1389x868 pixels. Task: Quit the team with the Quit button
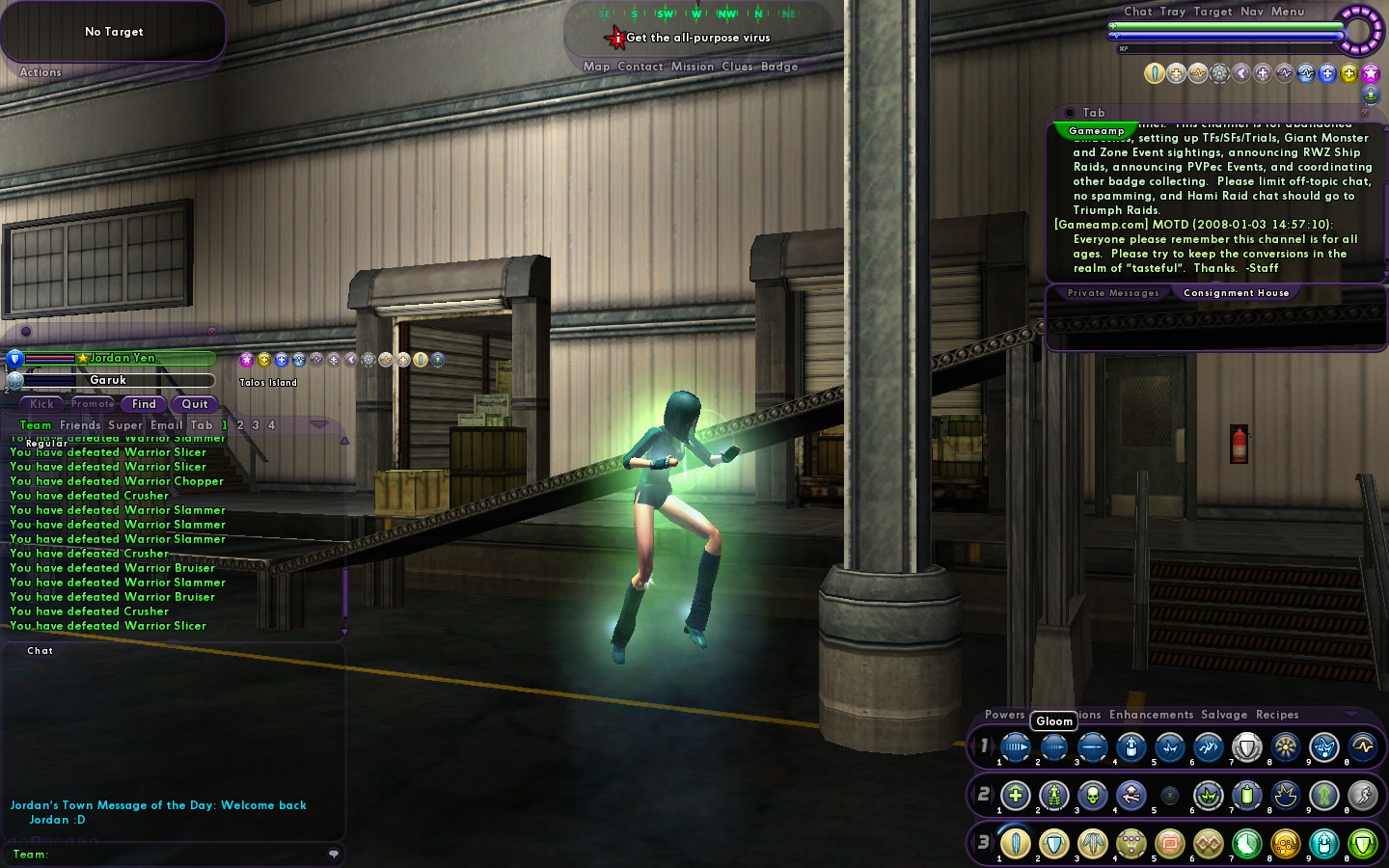(195, 404)
